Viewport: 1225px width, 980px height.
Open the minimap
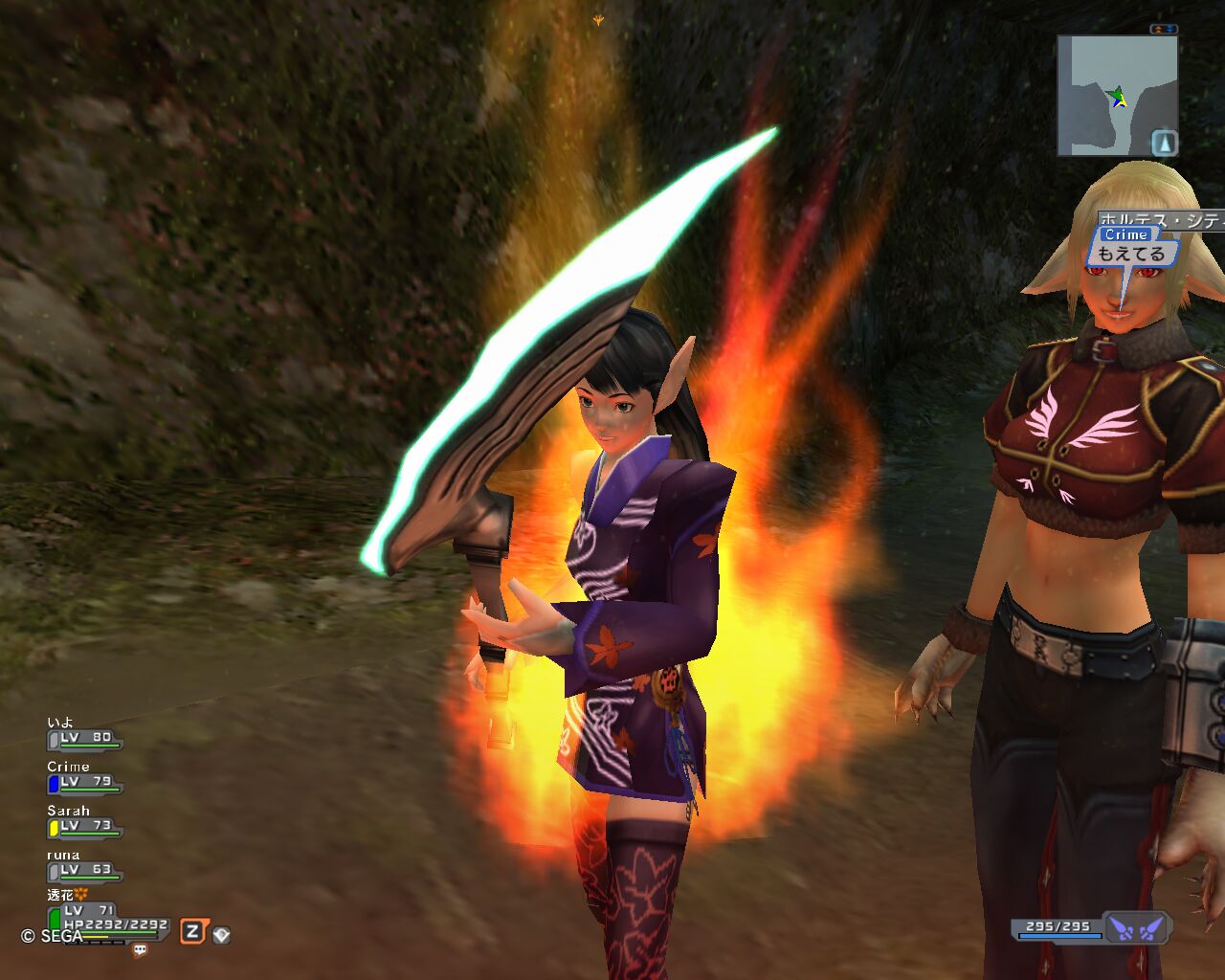(1110, 95)
